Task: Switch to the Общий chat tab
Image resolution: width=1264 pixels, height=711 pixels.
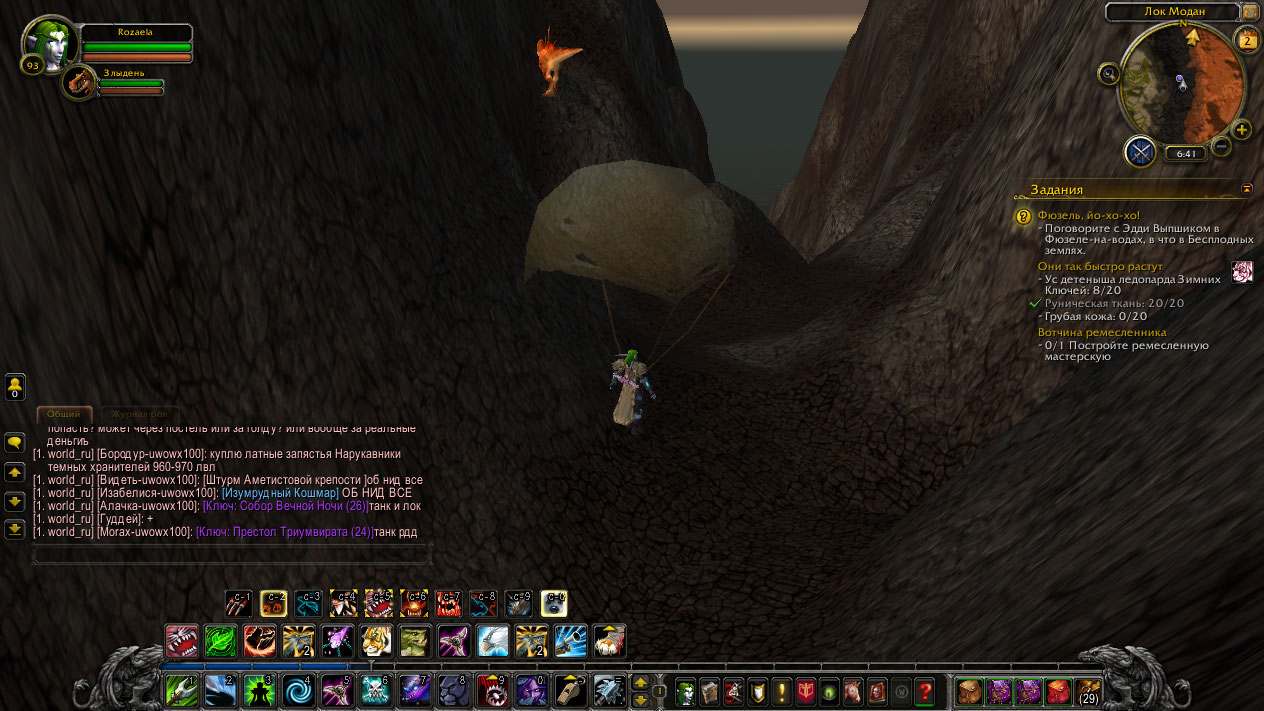Action: point(64,414)
